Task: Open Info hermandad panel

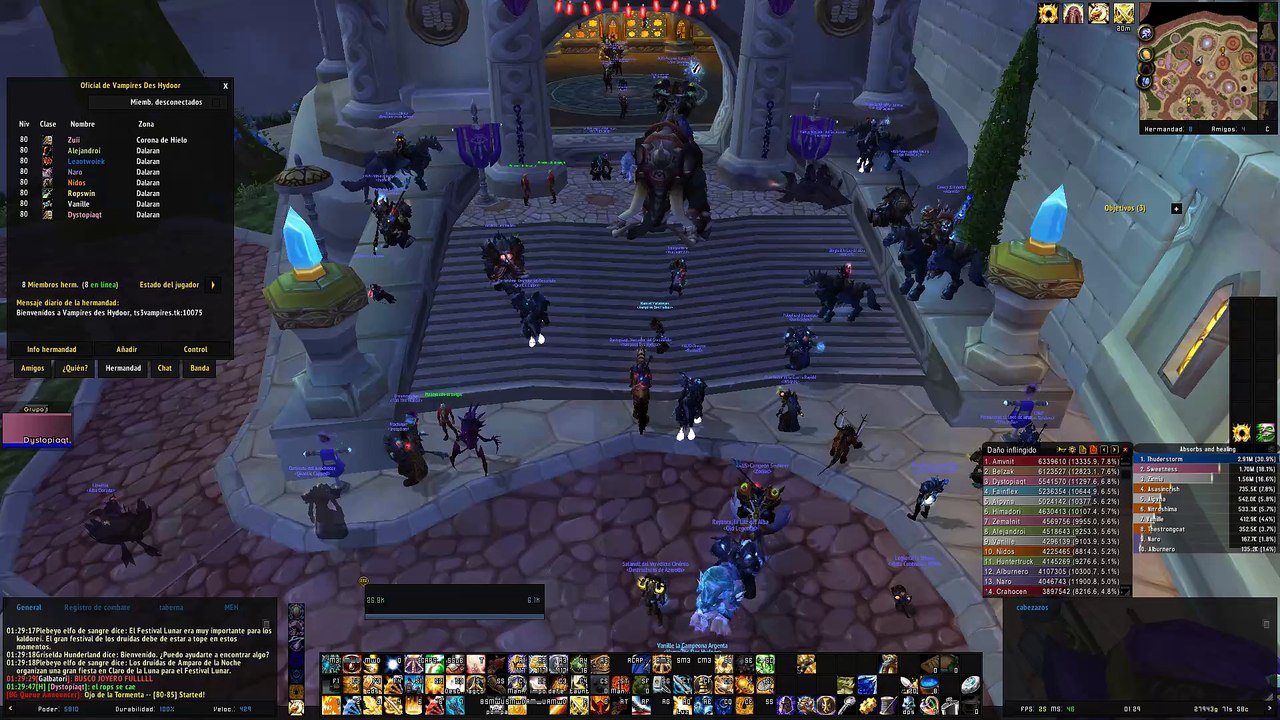Action: 52,350
